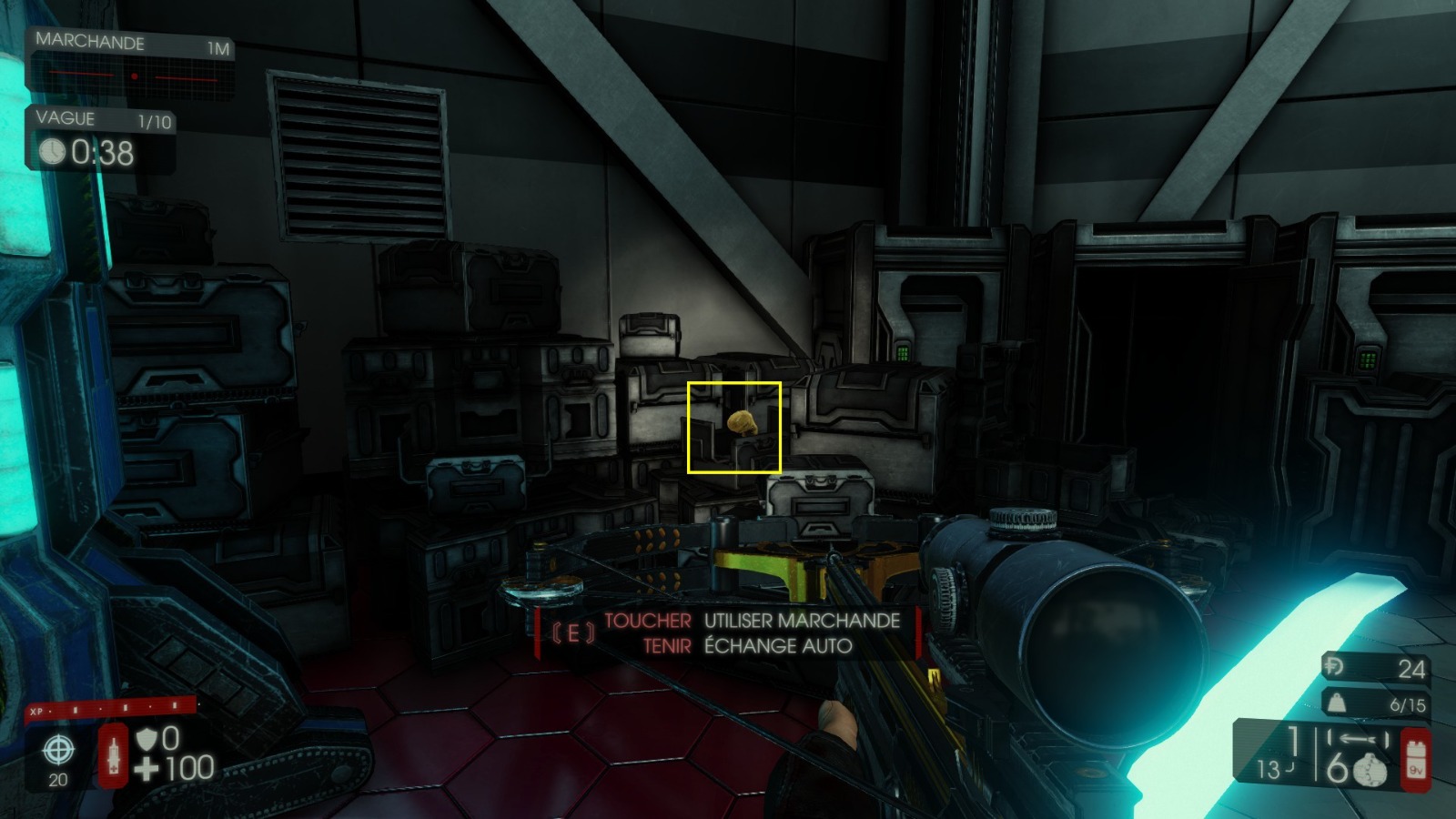Tap the health cross icon next to 100
Image resolution: width=1456 pixels, height=819 pixels.
146,768
